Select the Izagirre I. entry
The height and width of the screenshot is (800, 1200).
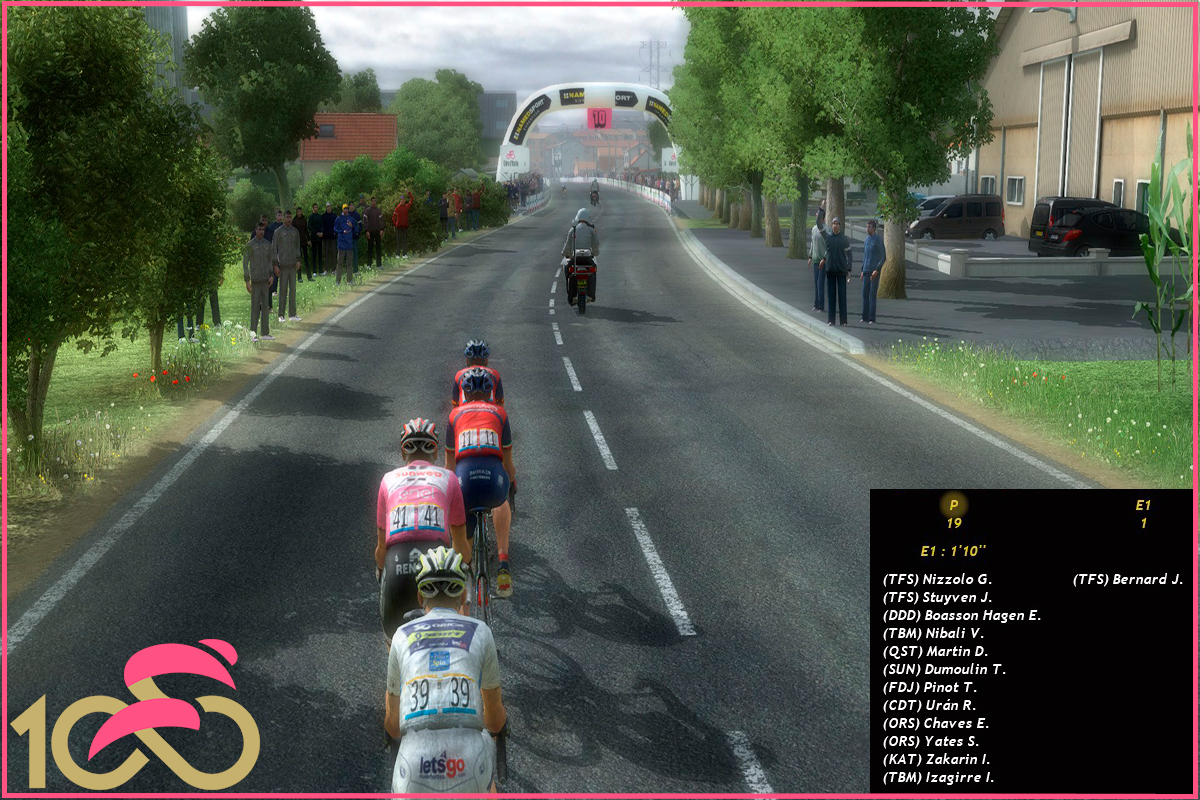pyautogui.click(x=938, y=777)
